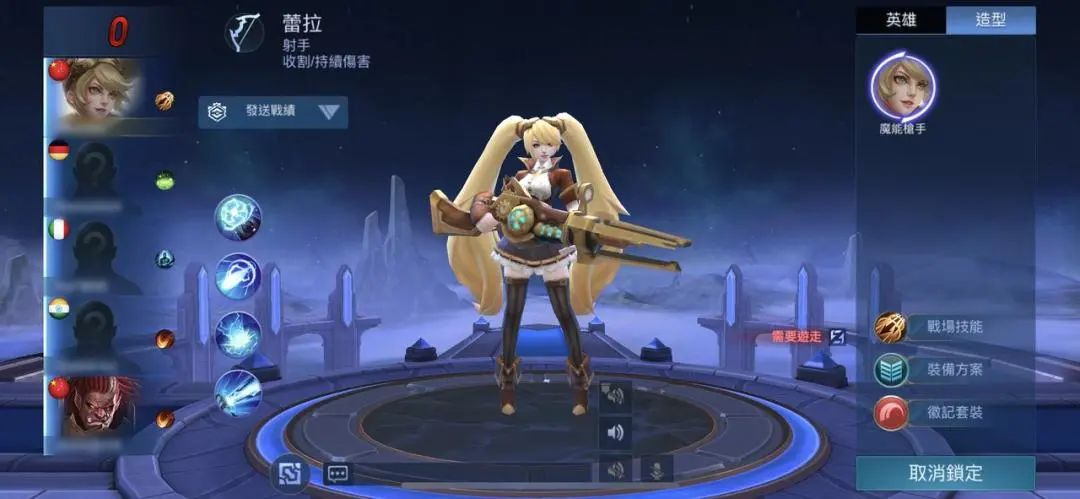View the topmost glowing orb skill icon
This screenshot has height=499, width=1080.
point(238,217)
